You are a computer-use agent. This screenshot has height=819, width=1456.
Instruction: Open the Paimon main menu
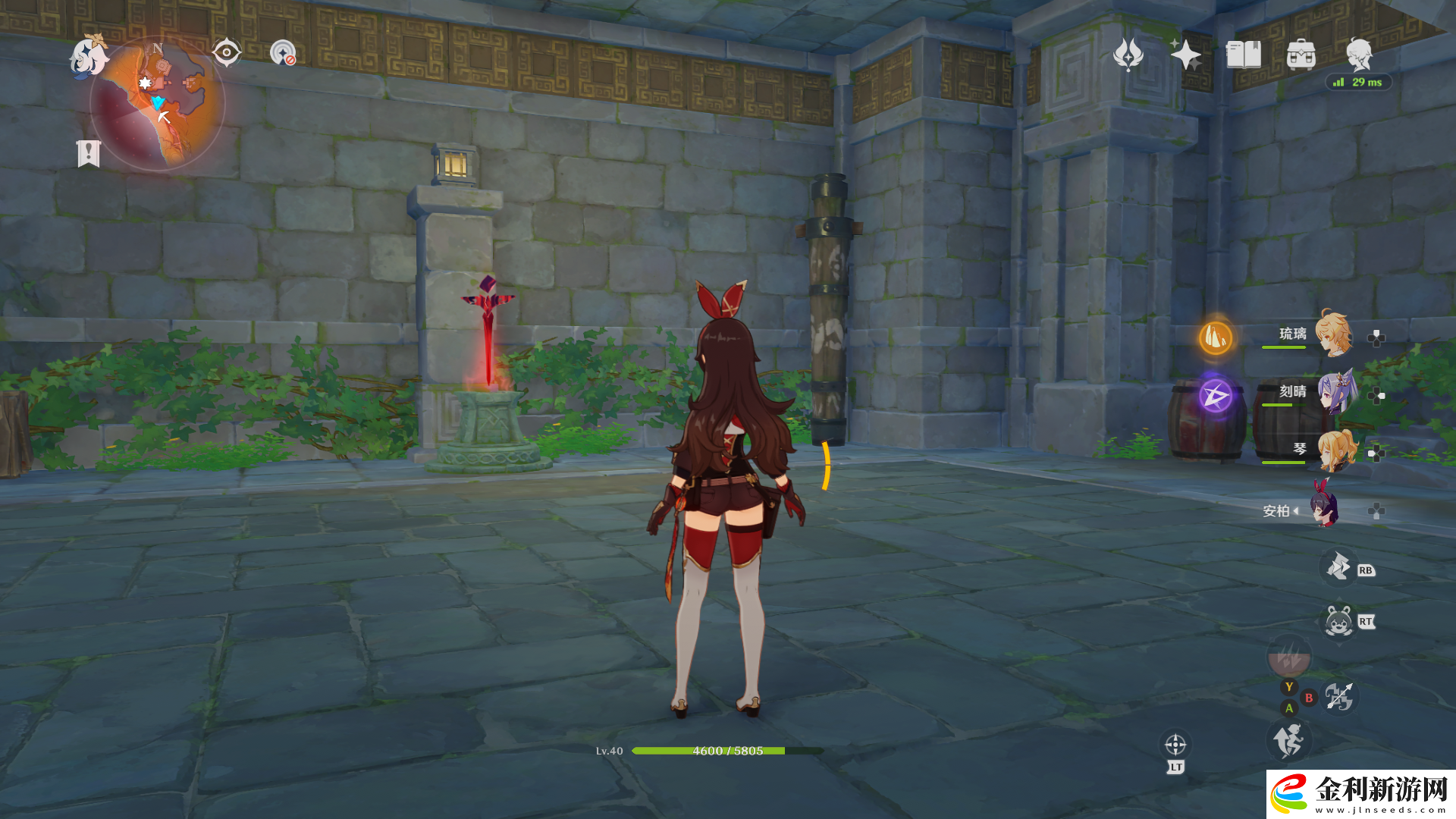[x=88, y=57]
